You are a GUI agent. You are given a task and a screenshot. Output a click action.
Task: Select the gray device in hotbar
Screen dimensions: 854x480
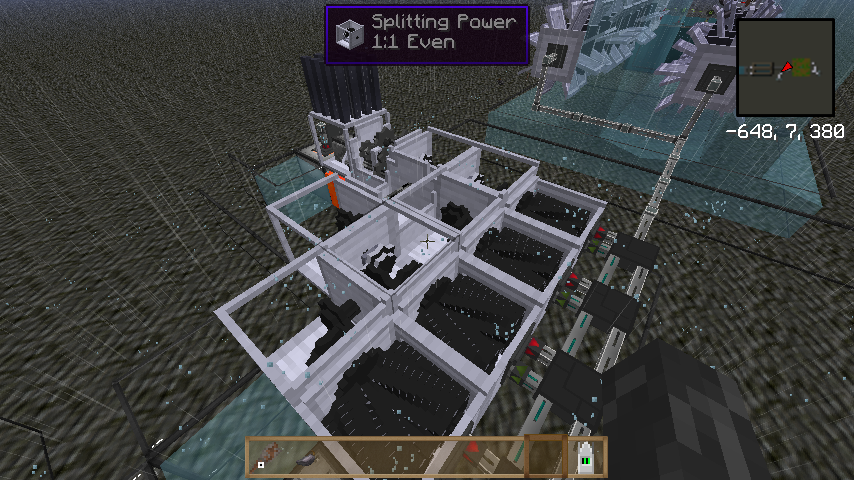point(307,458)
